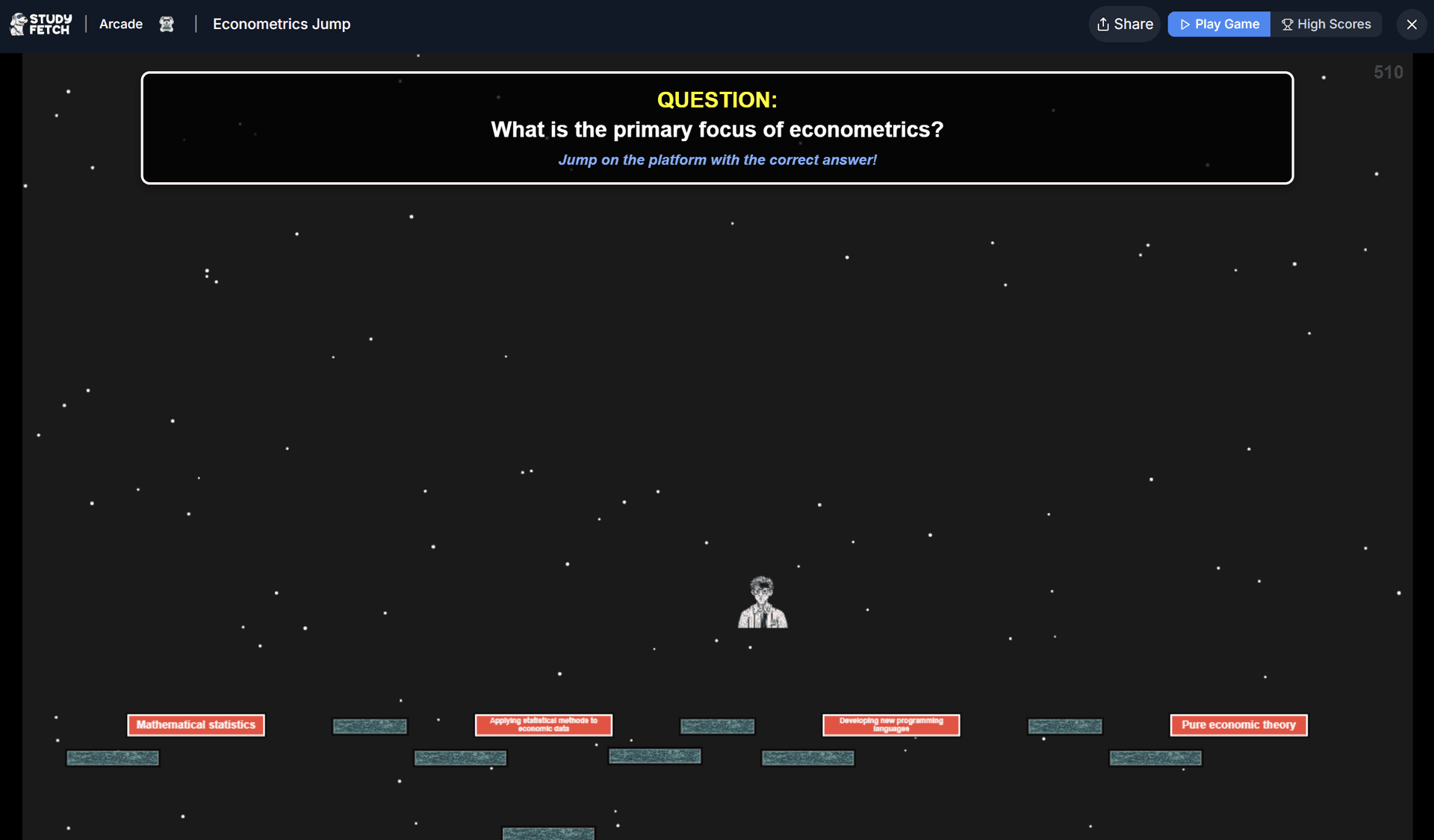This screenshot has width=1434, height=840.
Task: Open the High Scores screen
Action: click(x=1327, y=24)
